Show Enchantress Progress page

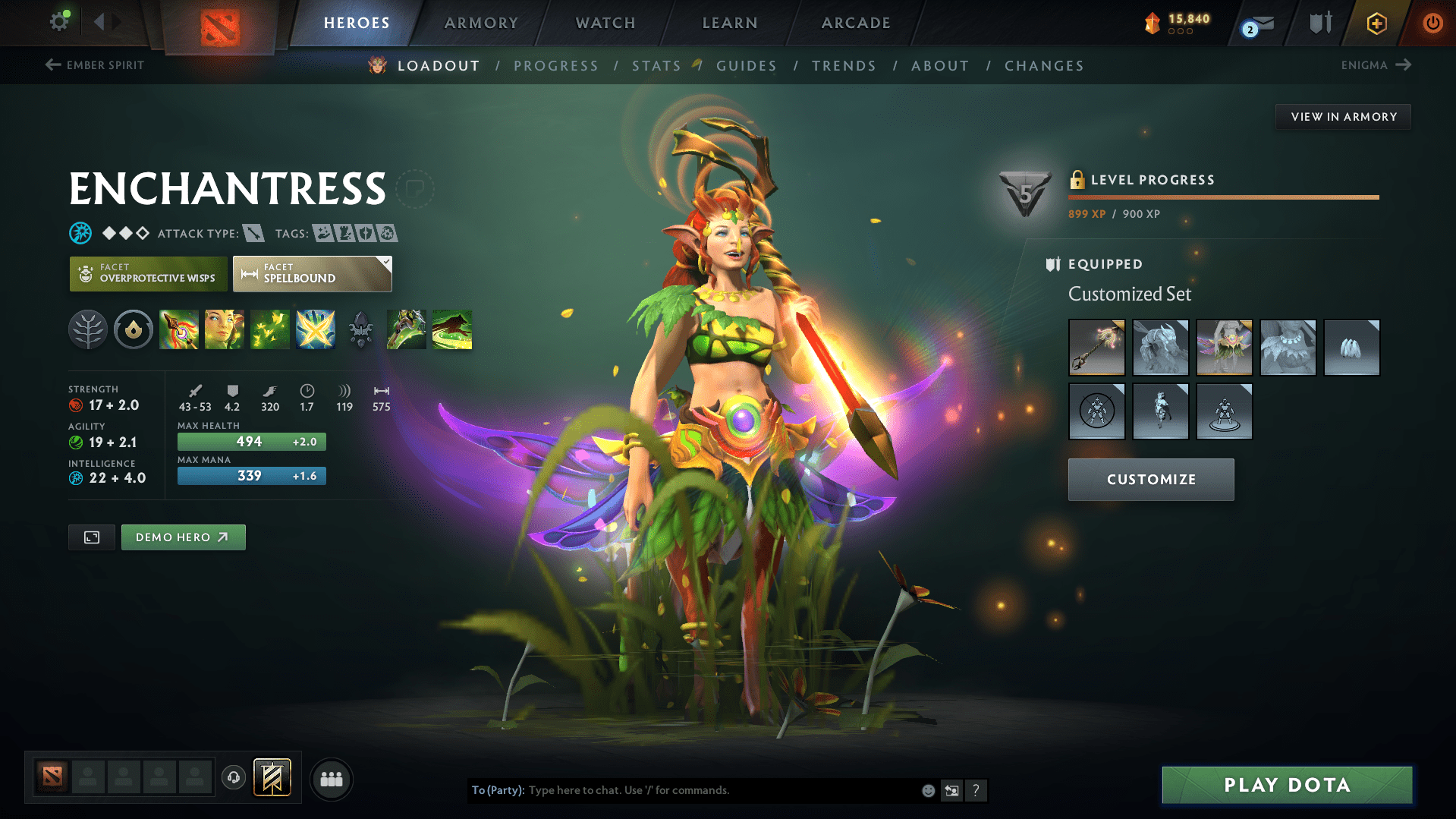(x=555, y=66)
